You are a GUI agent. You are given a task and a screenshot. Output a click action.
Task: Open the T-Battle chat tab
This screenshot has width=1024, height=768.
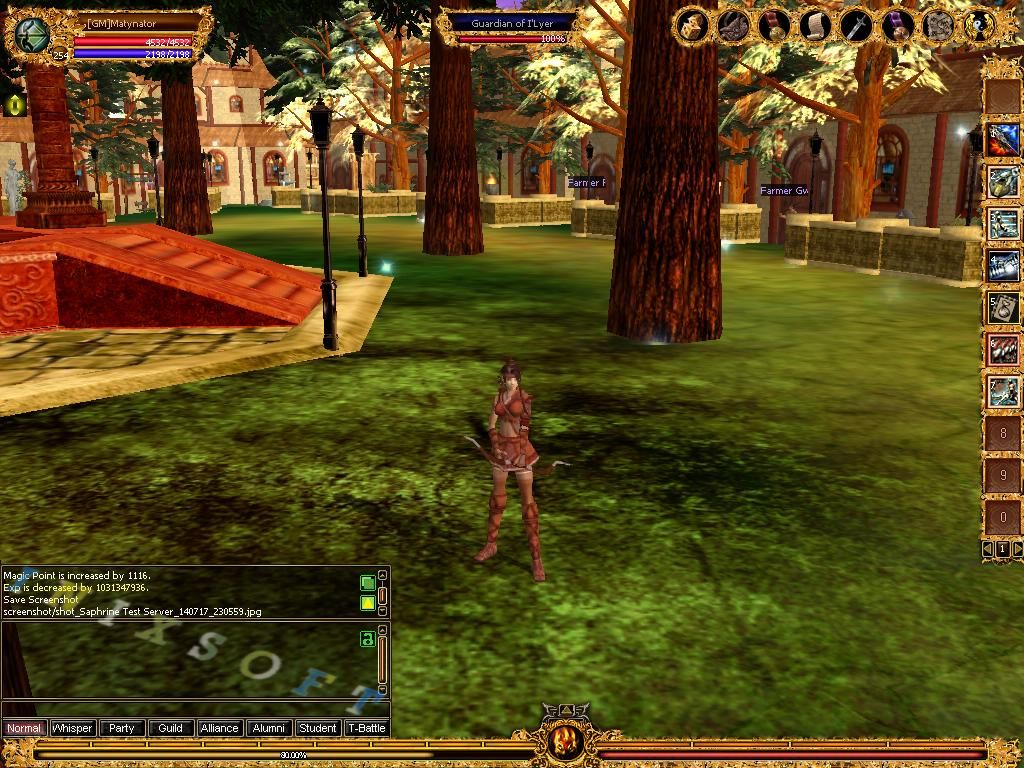click(366, 728)
